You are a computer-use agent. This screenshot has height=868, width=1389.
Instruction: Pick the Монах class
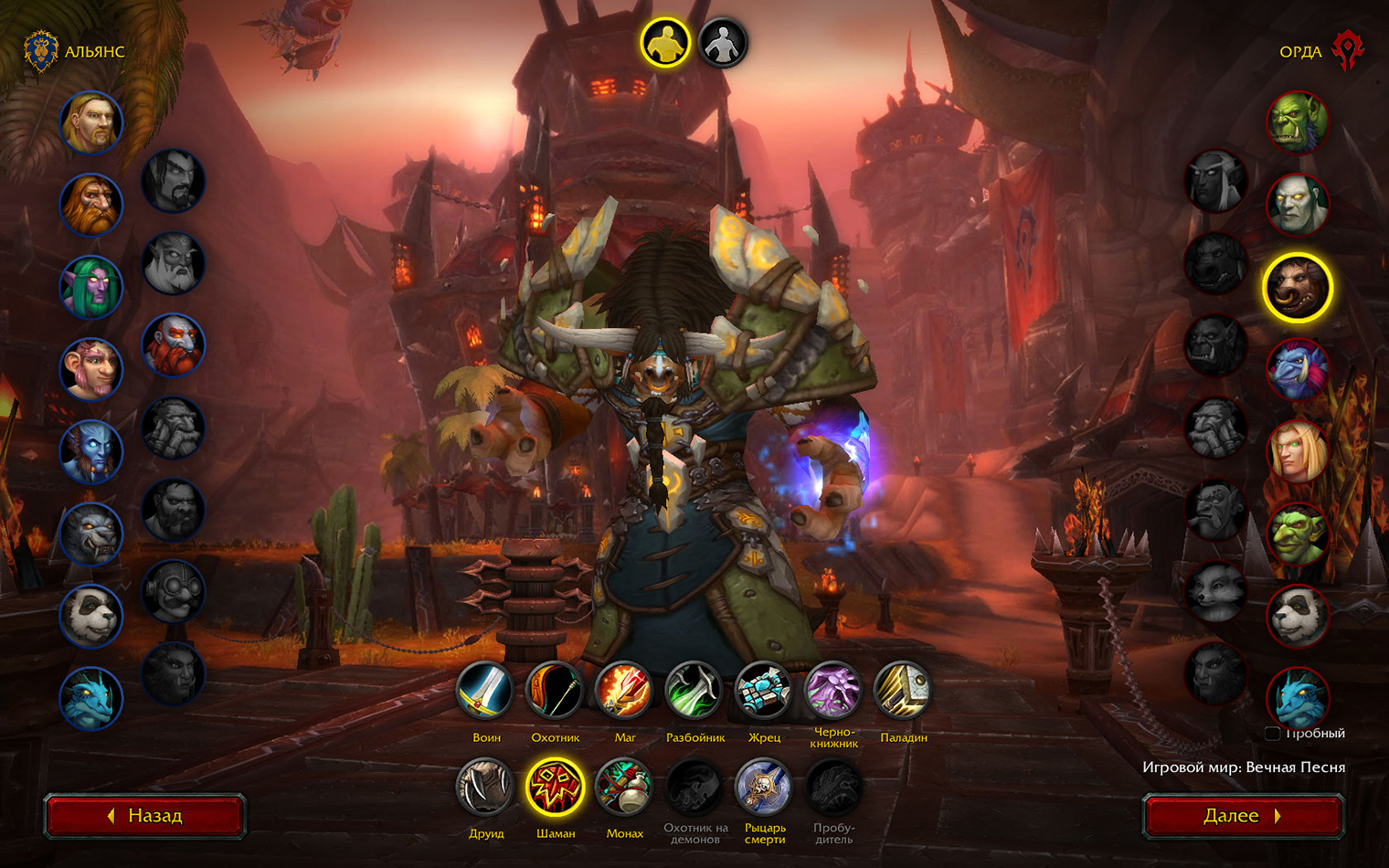(625, 788)
